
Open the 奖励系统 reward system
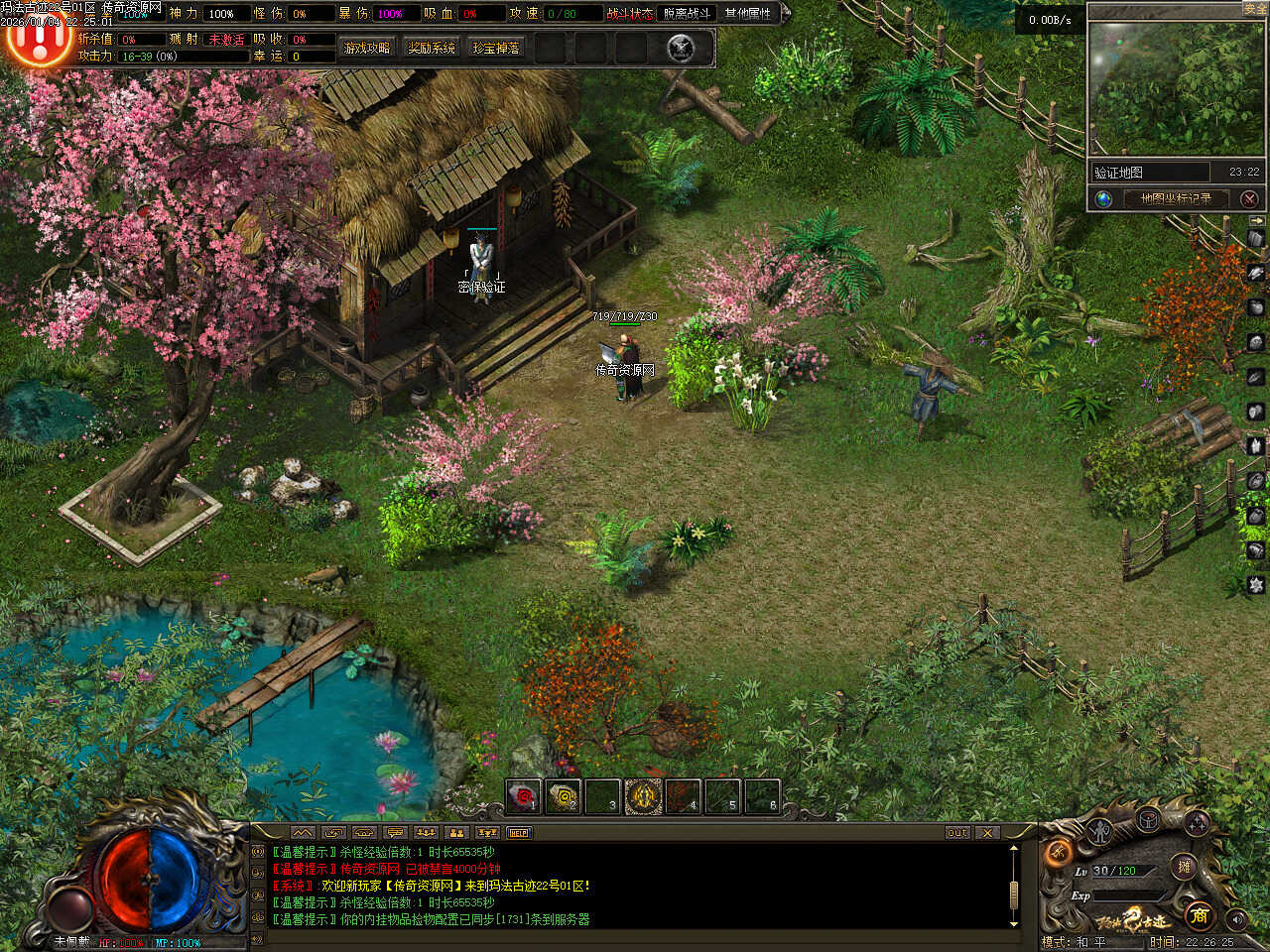432,48
